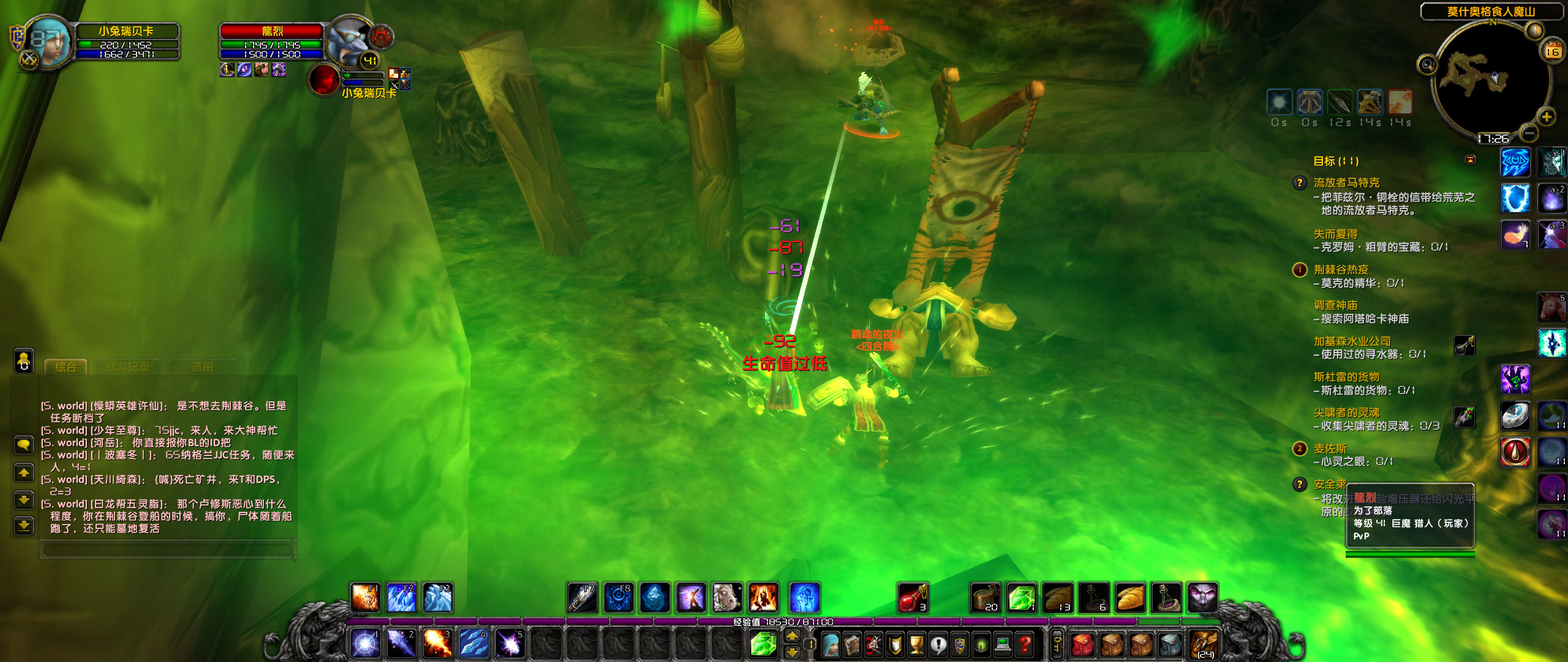The width and height of the screenshot is (1568, 662).
Task: Open the quest log speech-bubble icon
Action: click(x=938, y=645)
